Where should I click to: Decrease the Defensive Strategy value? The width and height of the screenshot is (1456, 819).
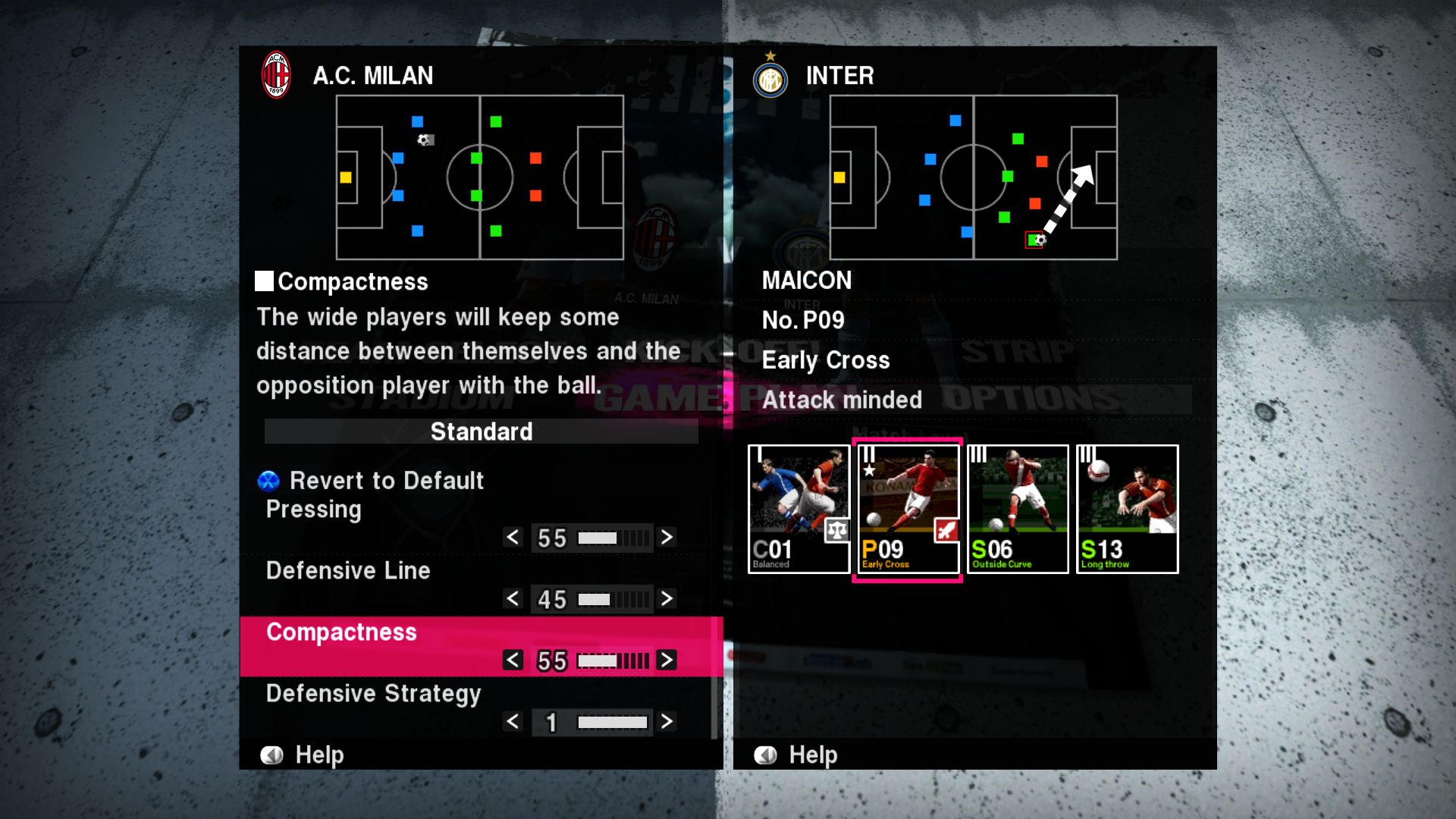[x=513, y=722]
